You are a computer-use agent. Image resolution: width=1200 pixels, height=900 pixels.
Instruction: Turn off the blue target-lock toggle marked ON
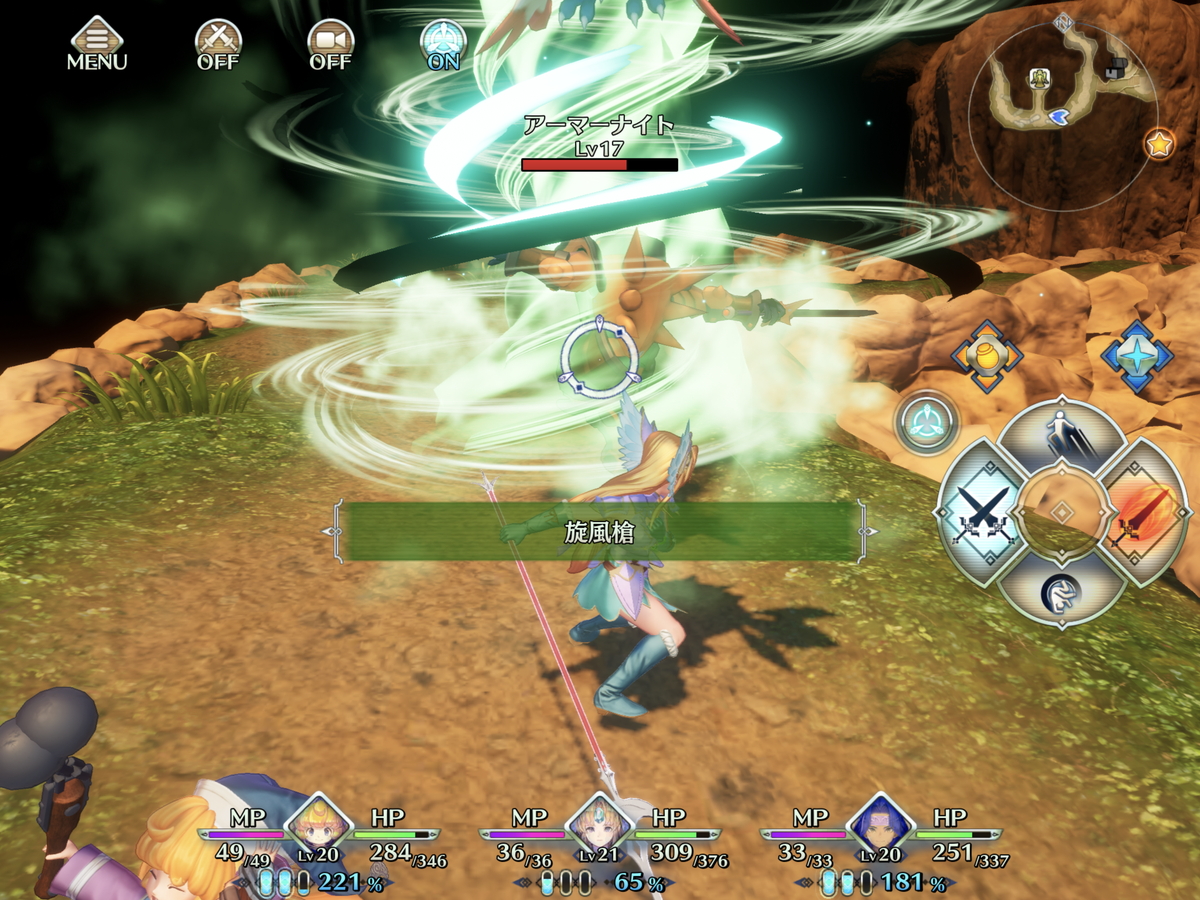pos(443,44)
